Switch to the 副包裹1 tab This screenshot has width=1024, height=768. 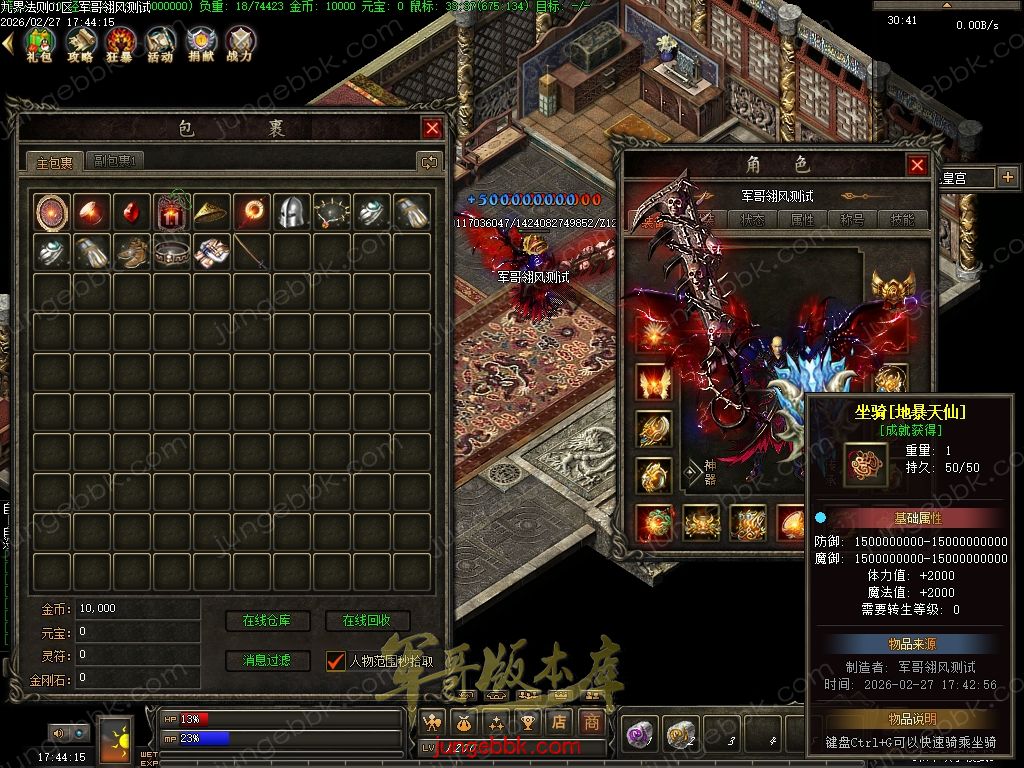(116, 160)
